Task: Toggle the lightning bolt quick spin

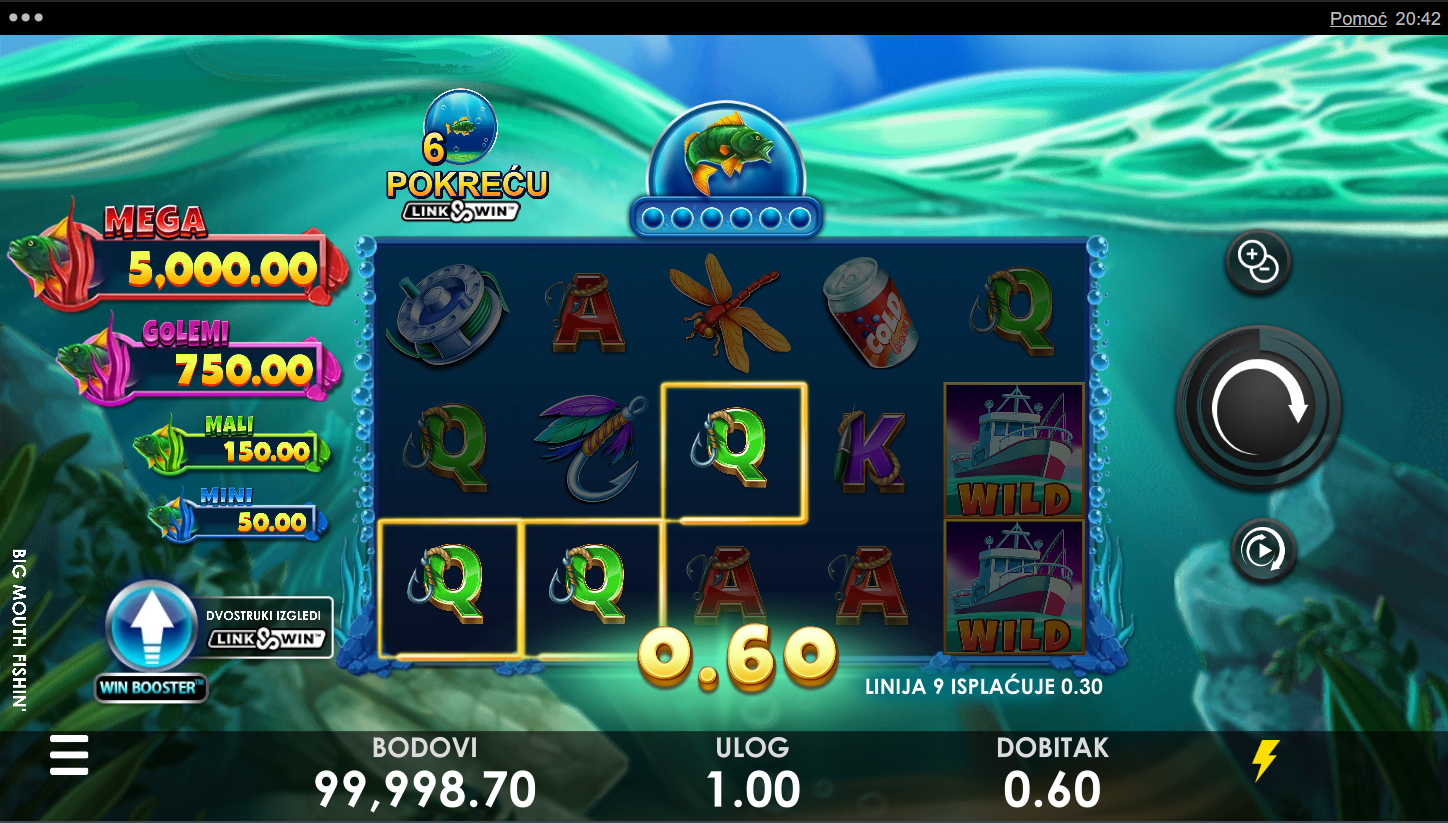Action: (x=1265, y=760)
